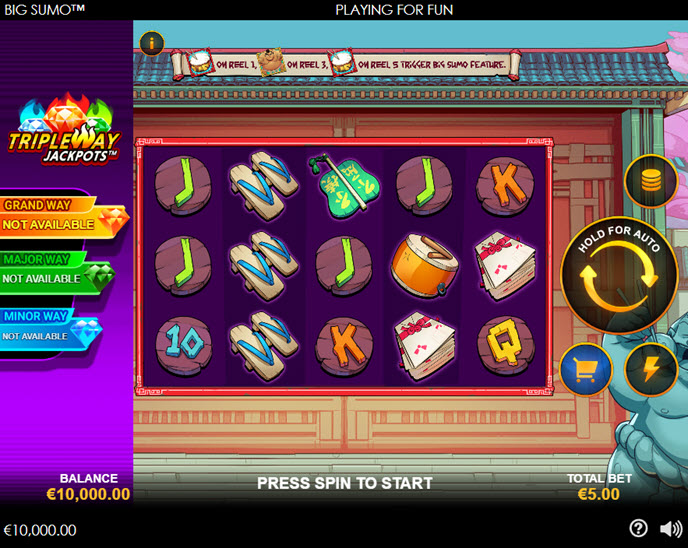
Task: Toggle the lightning bolt turbo mode
Action: coord(650,370)
